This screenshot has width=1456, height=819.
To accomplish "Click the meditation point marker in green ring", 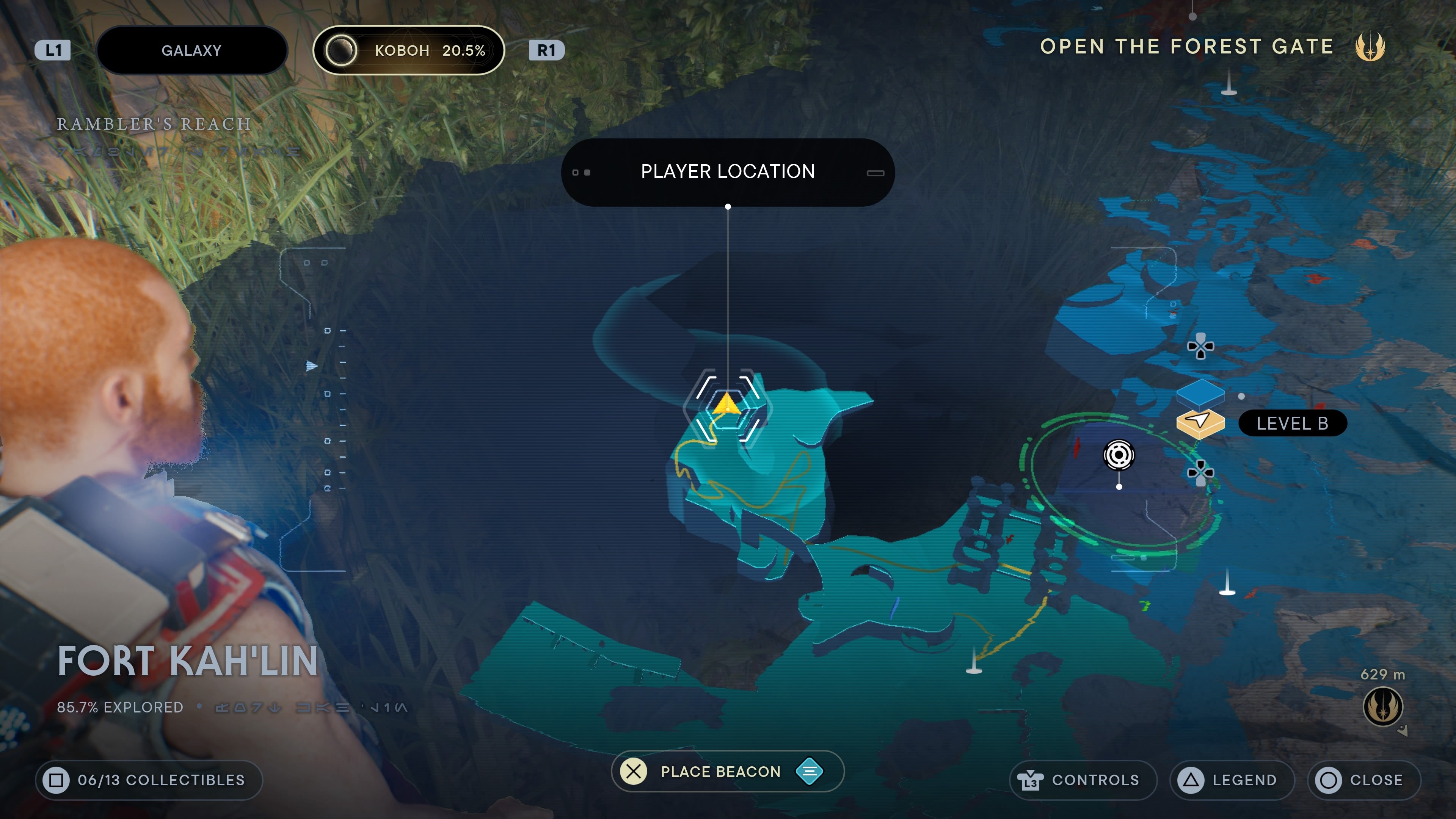I will click(1119, 455).
